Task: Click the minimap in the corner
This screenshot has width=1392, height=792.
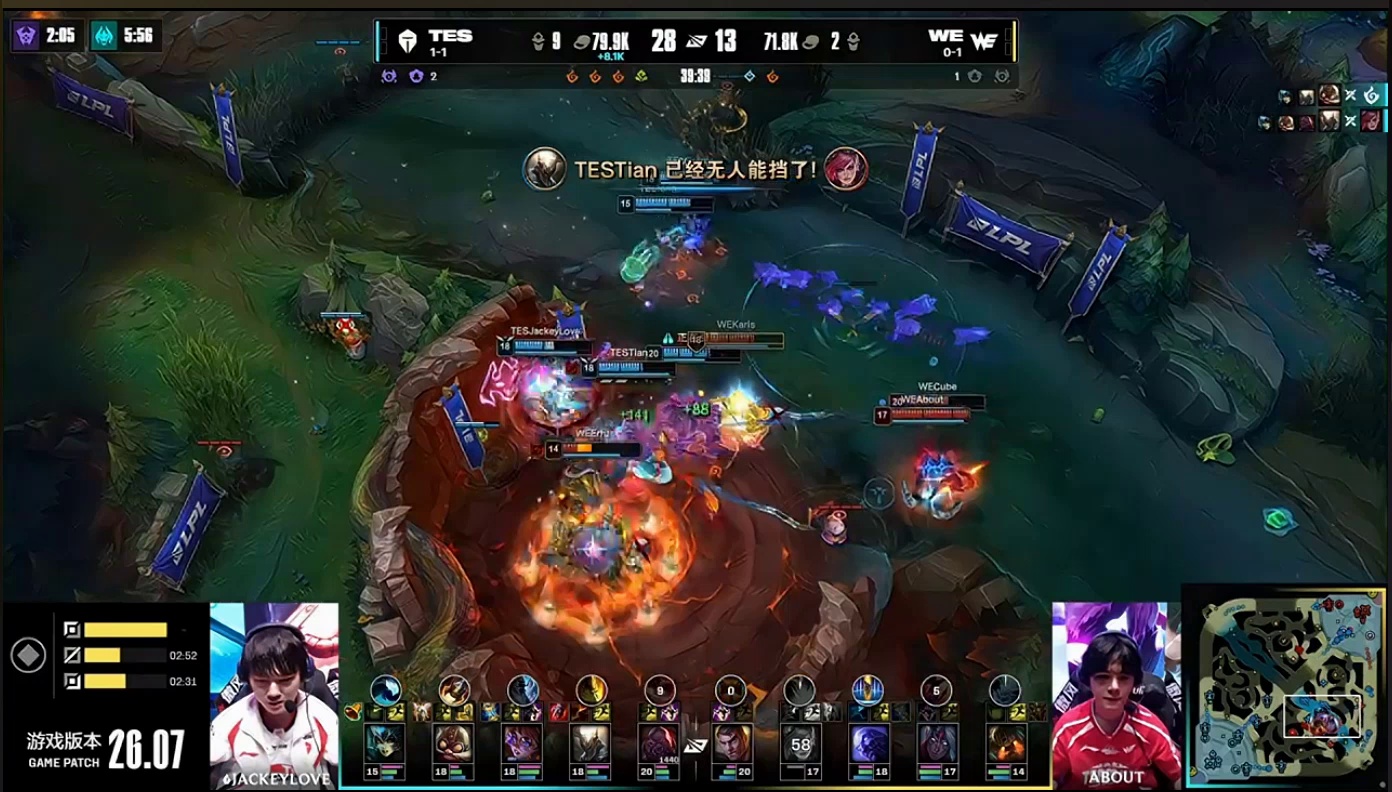Action: click(1285, 687)
